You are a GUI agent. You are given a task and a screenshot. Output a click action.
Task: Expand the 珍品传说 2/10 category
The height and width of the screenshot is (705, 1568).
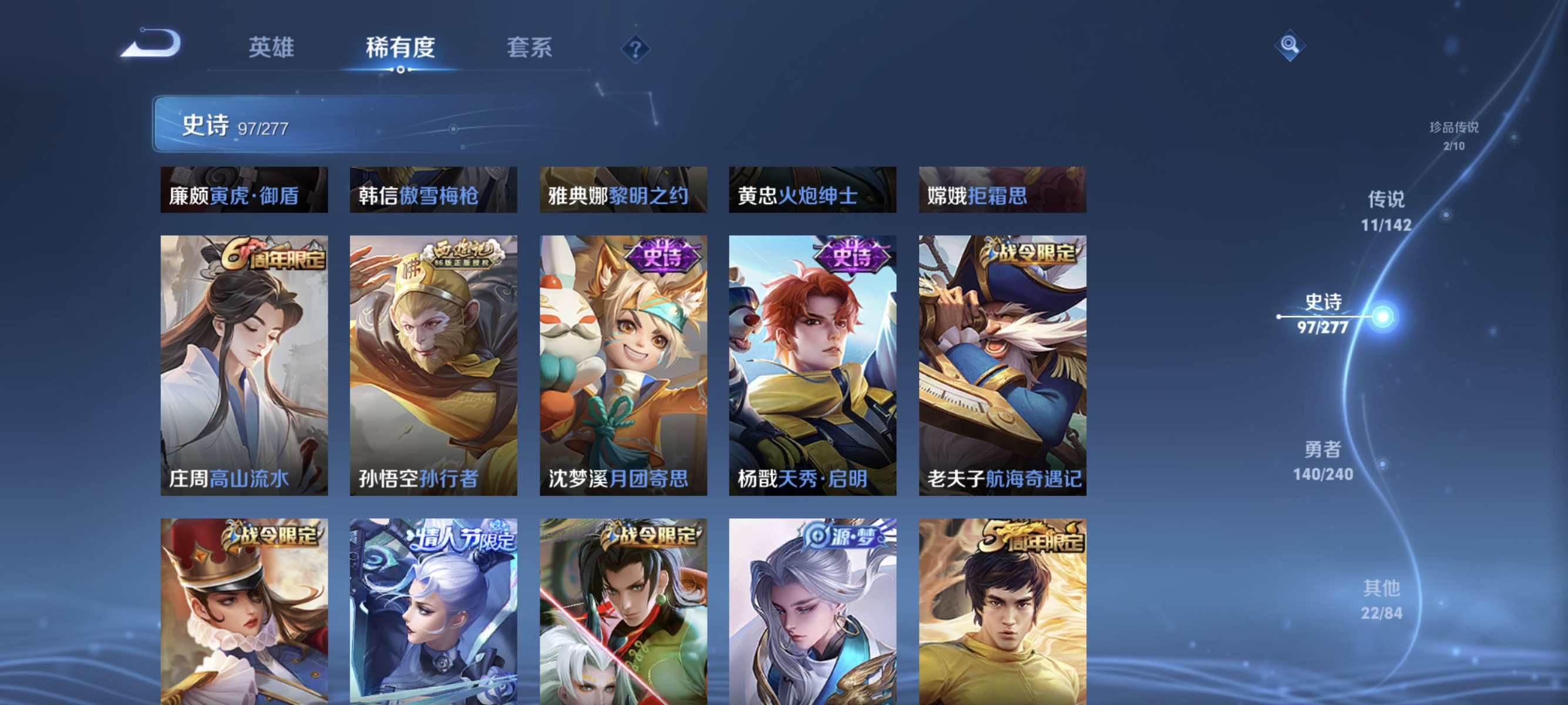tap(1455, 137)
